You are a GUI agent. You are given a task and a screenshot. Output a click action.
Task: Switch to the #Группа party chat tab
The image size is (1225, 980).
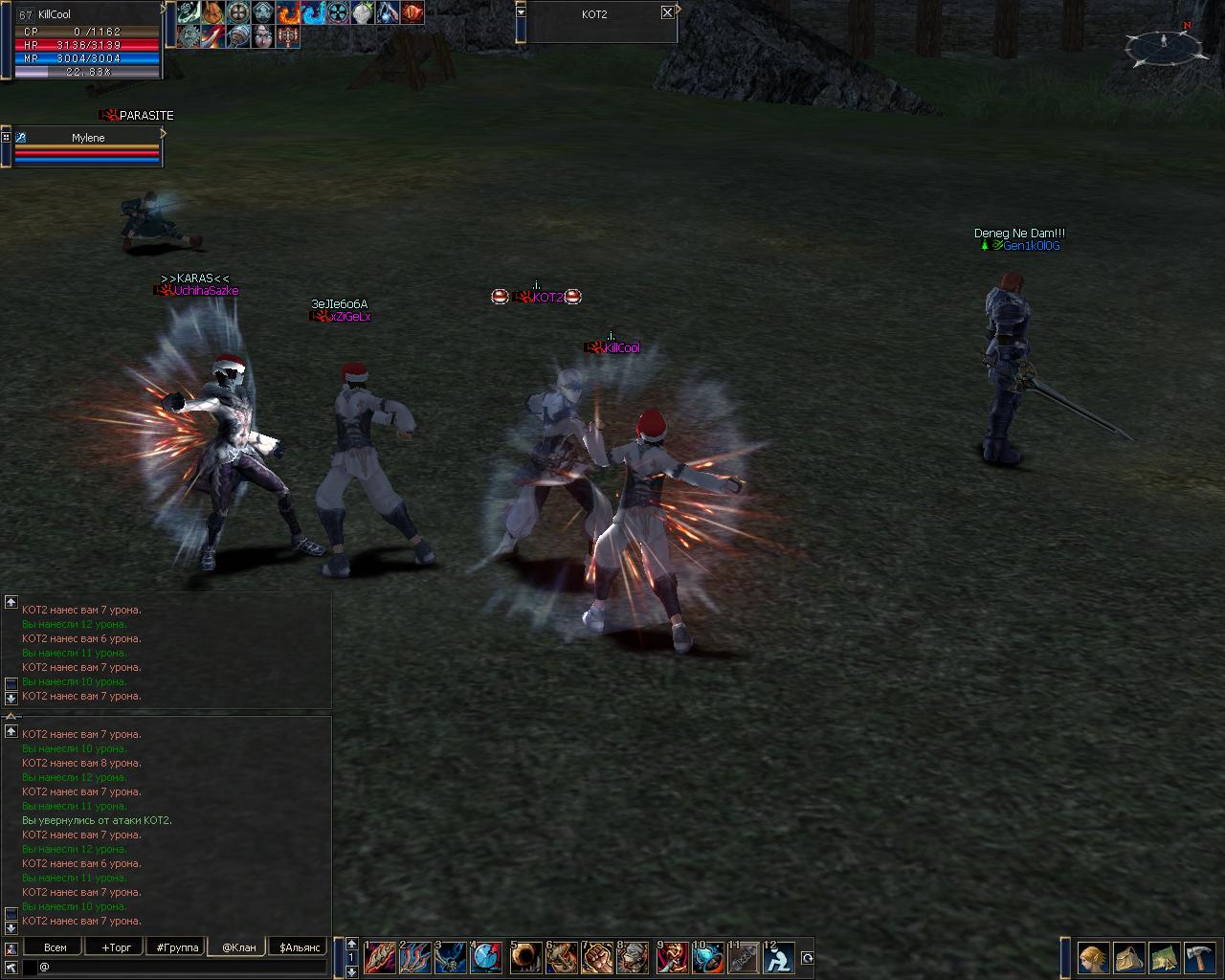click(177, 947)
